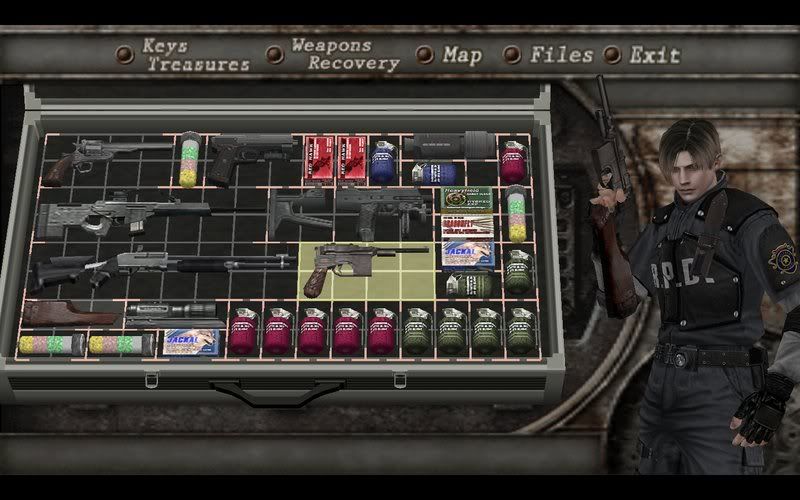800x500 pixels.
Task: Exit the inventory screen
Action: pos(654,55)
